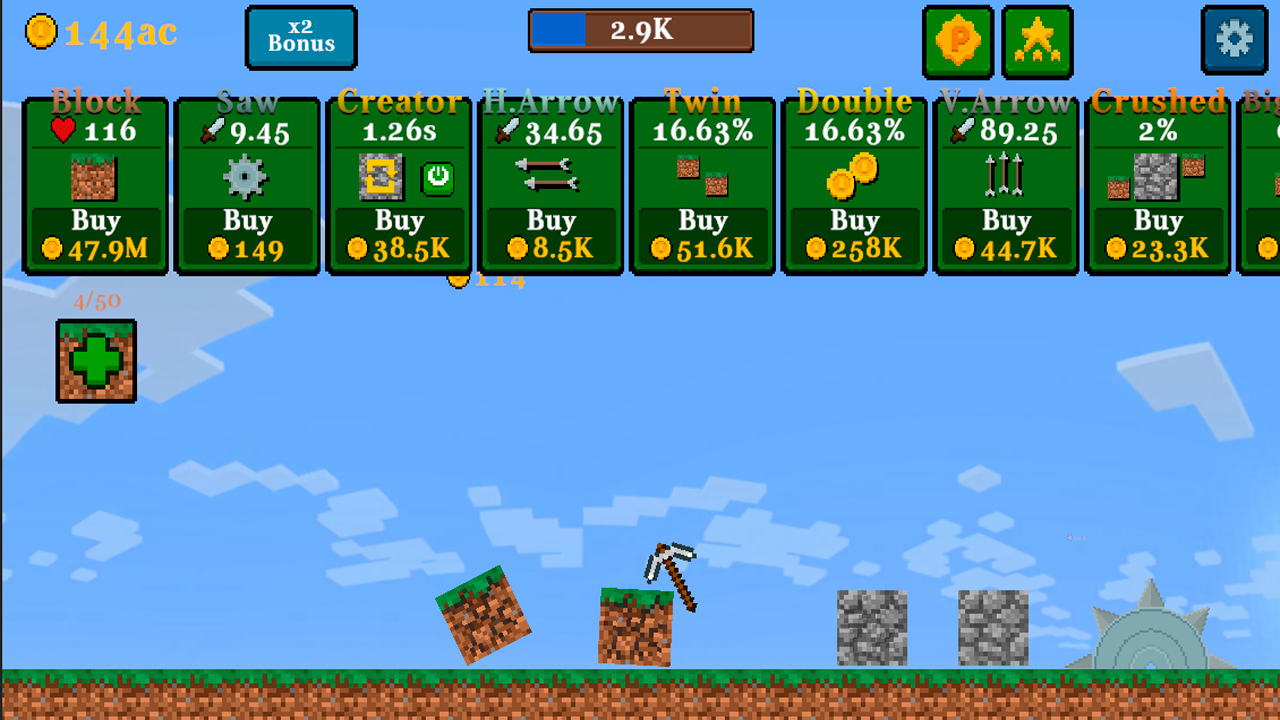Open the settings gear menu
The height and width of the screenshot is (720, 1280).
pos(1234,41)
